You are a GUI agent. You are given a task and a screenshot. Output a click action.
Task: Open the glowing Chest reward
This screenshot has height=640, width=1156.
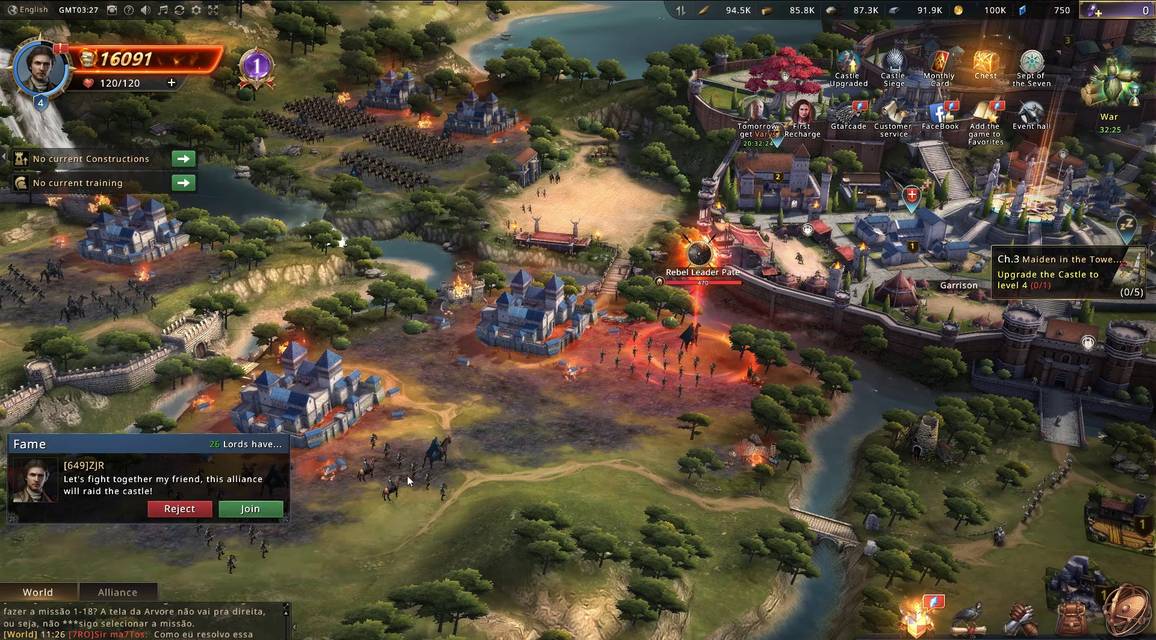pos(985,63)
